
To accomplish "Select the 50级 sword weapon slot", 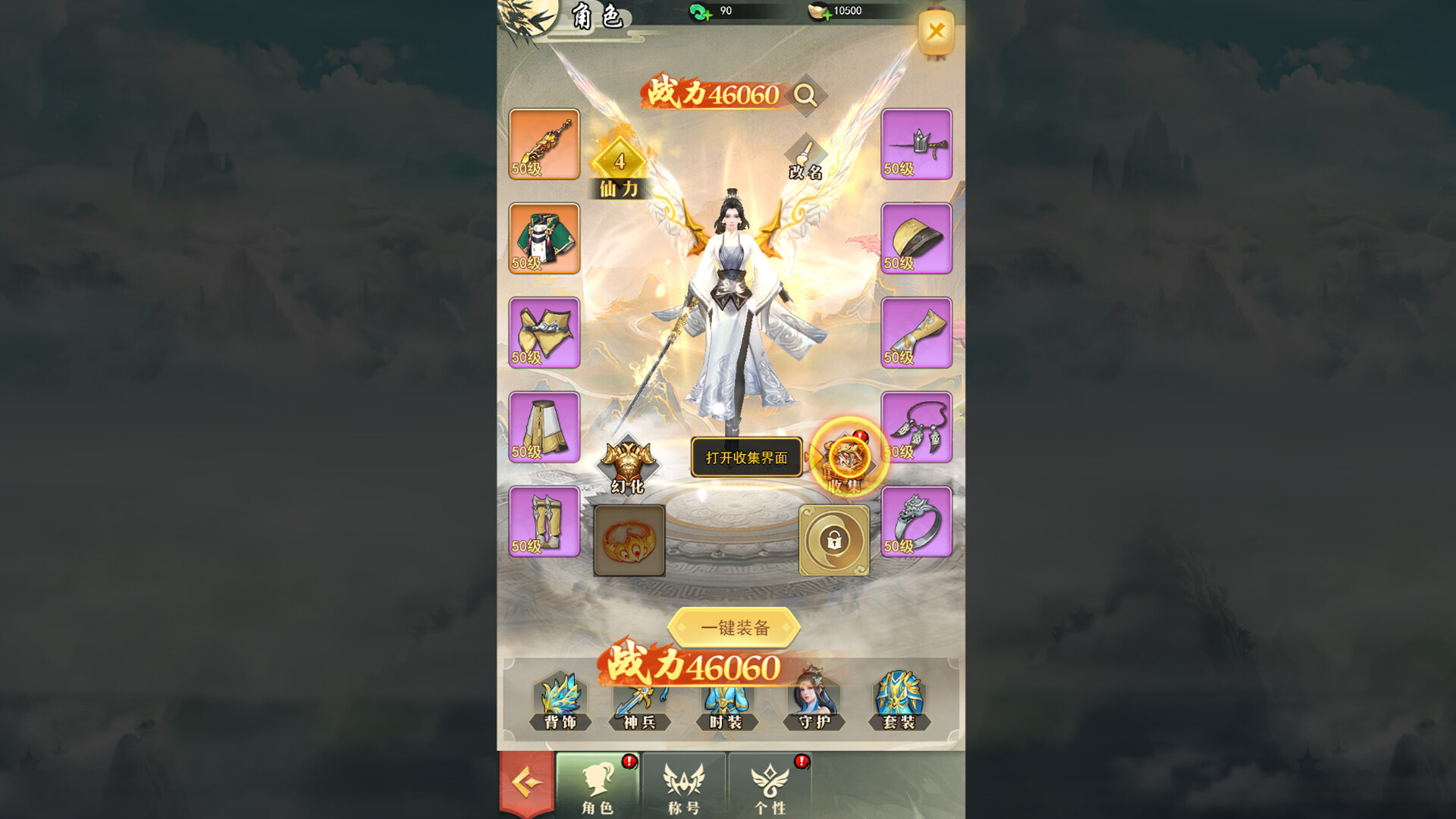I will point(543,144).
